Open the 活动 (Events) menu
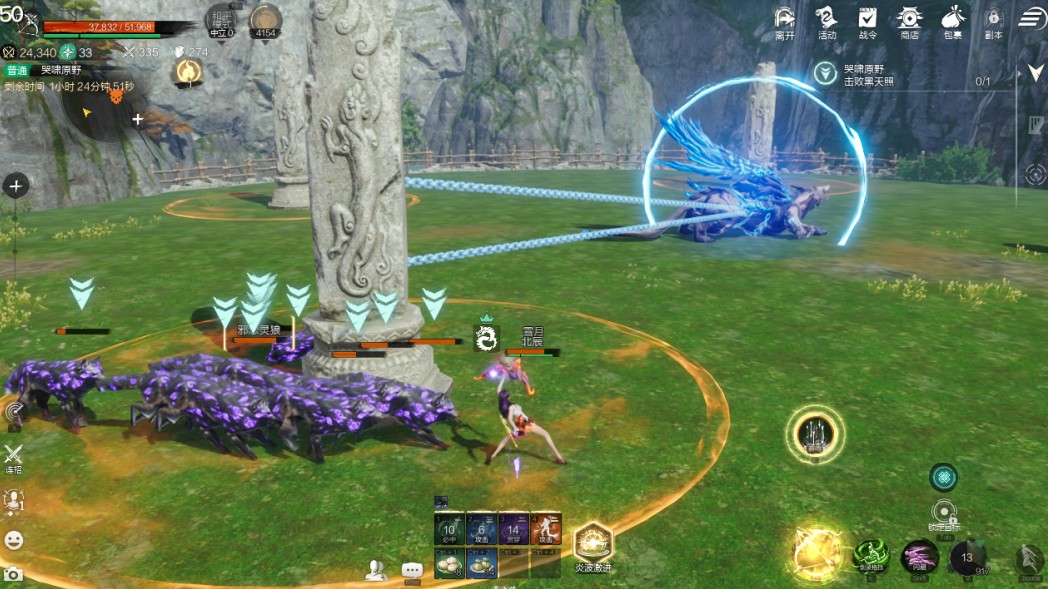1048x589 pixels. coord(826,21)
